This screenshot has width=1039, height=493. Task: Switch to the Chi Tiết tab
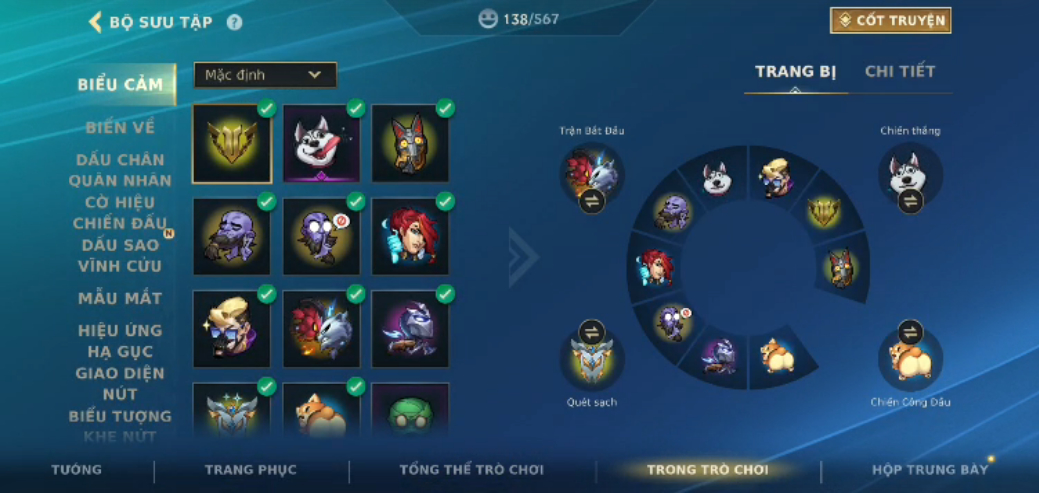pos(900,72)
